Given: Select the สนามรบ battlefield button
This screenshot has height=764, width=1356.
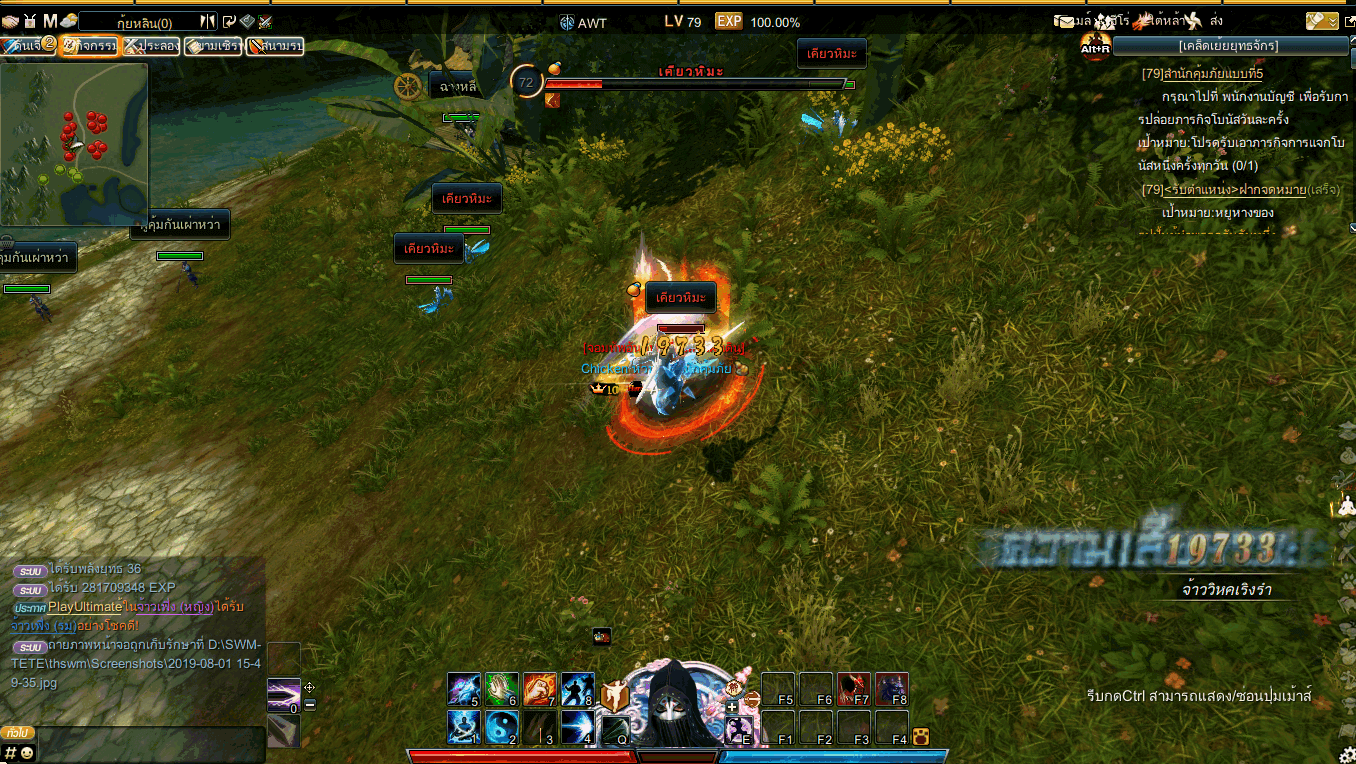Looking at the screenshot, I should [x=275, y=46].
